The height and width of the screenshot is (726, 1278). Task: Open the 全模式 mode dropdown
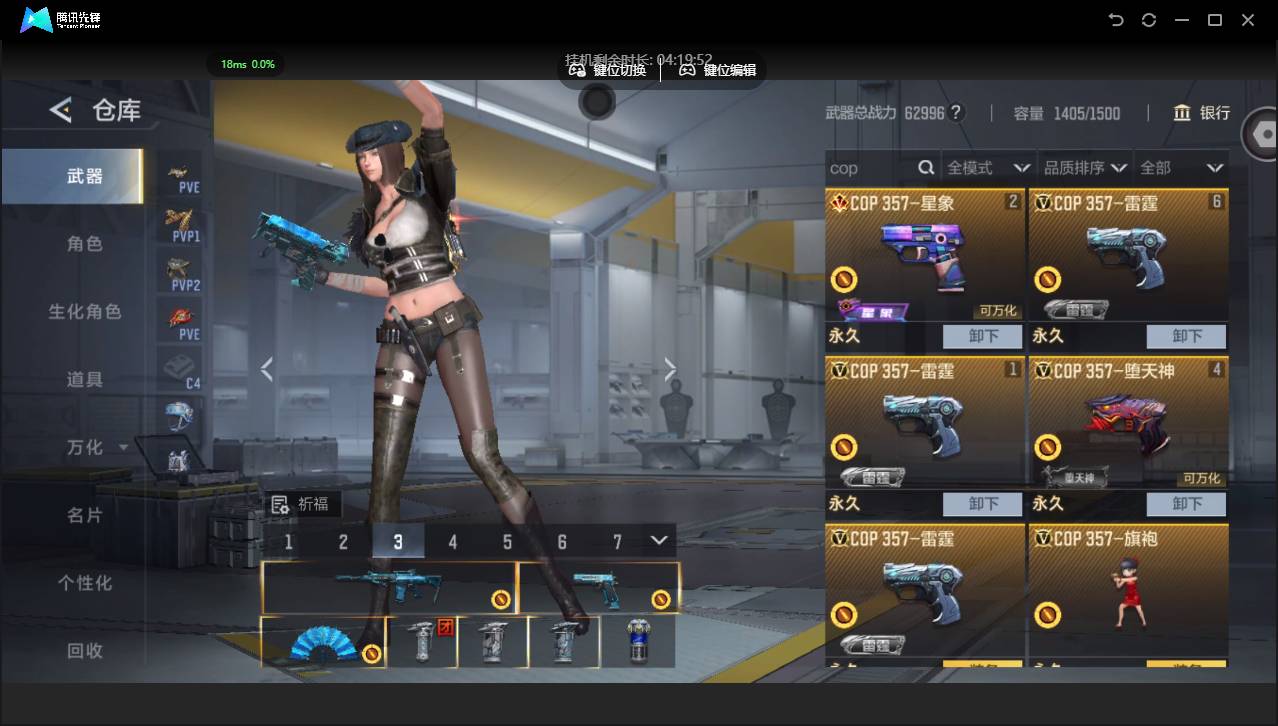(987, 168)
